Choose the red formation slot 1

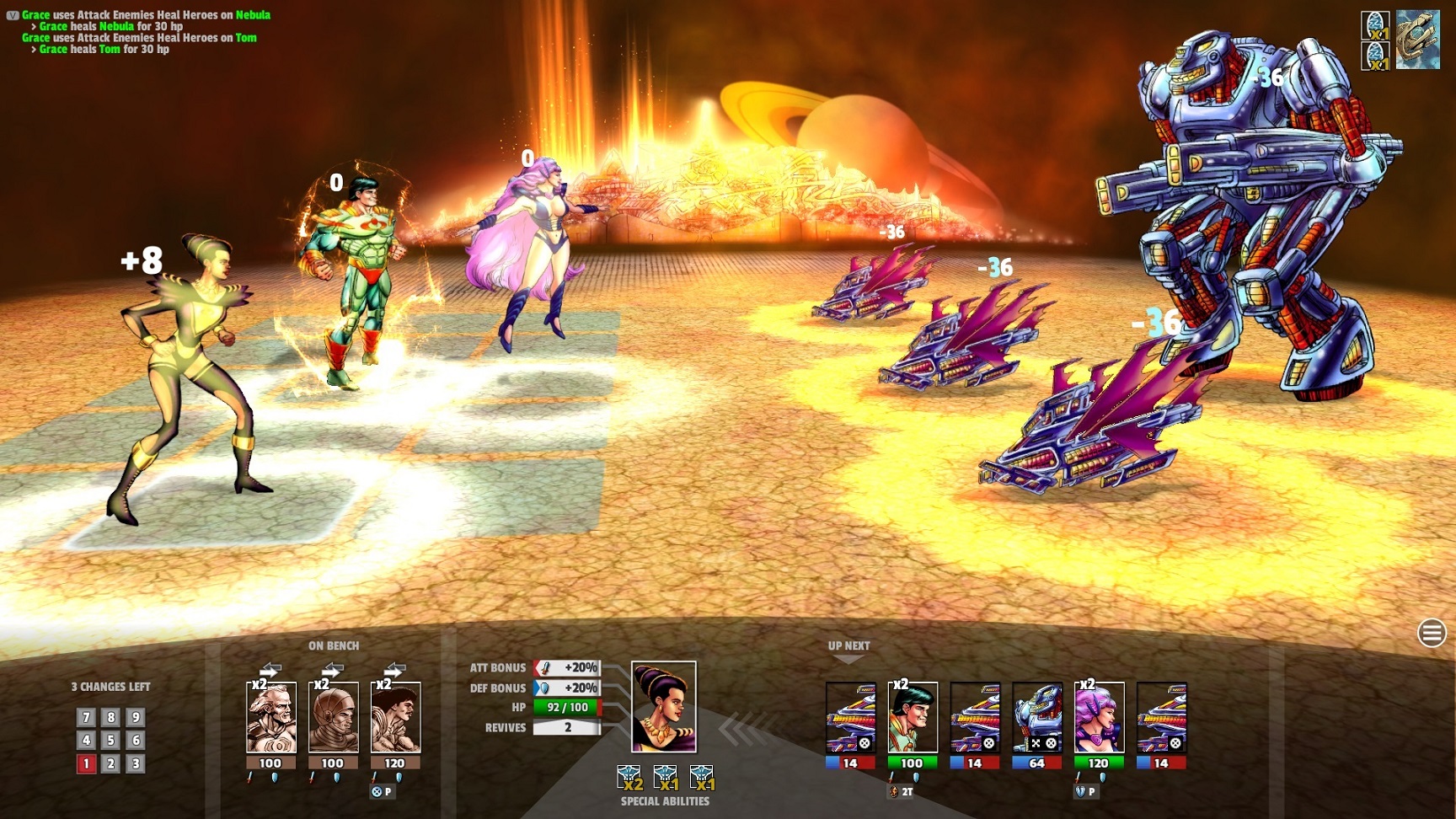click(x=86, y=764)
